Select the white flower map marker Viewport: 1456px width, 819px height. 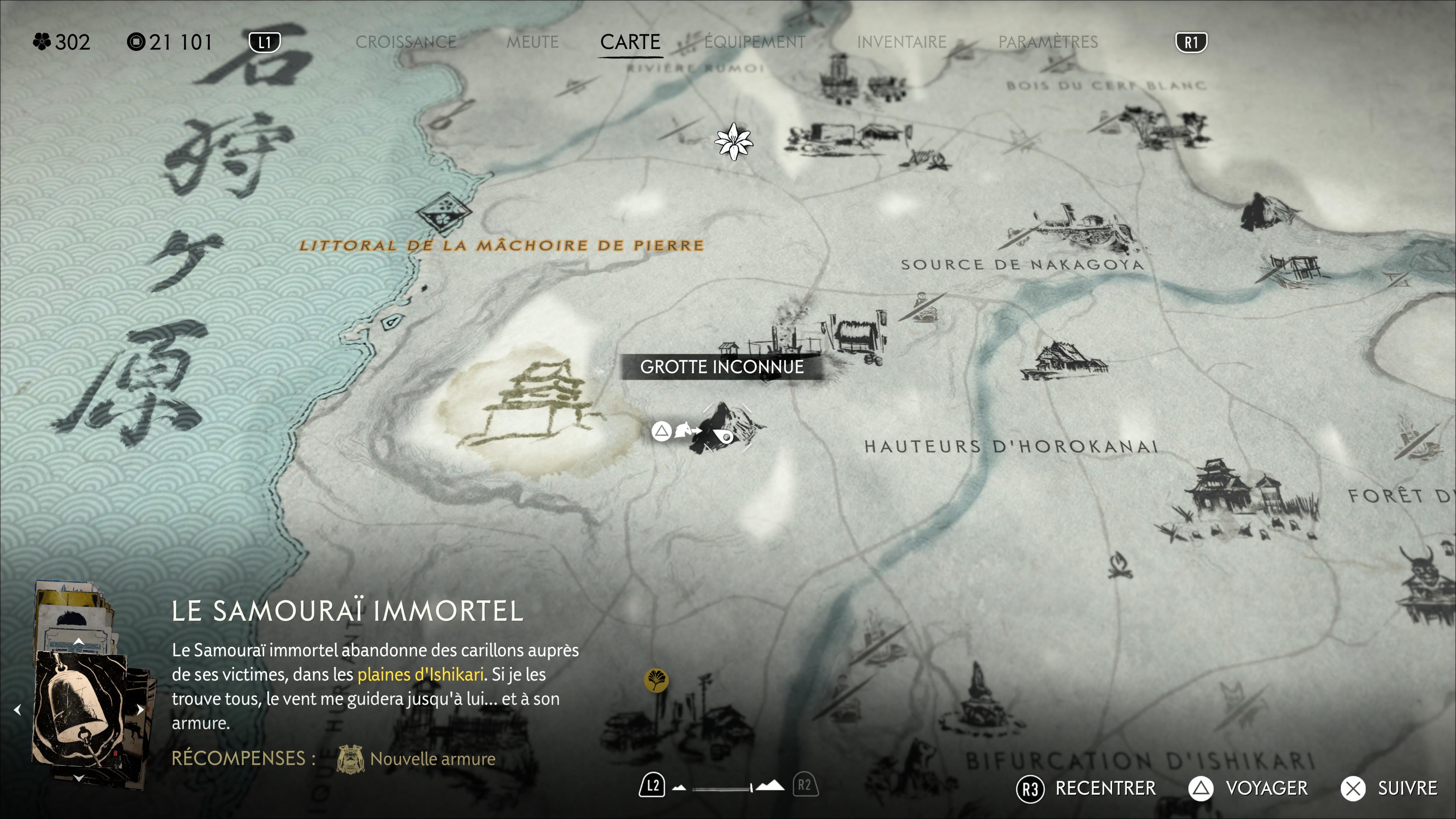(x=733, y=141)
